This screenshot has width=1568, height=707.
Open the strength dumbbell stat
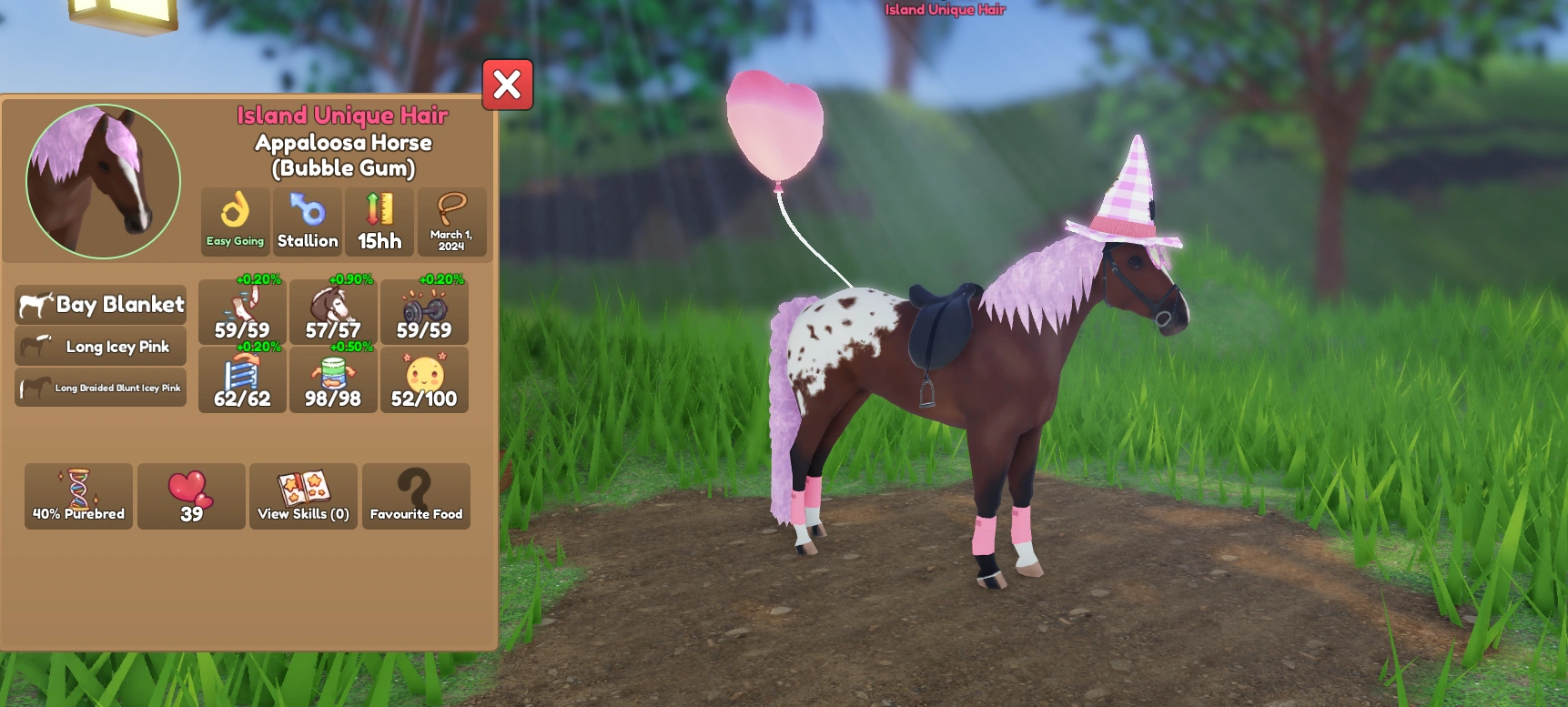click(x=423, y=309)
